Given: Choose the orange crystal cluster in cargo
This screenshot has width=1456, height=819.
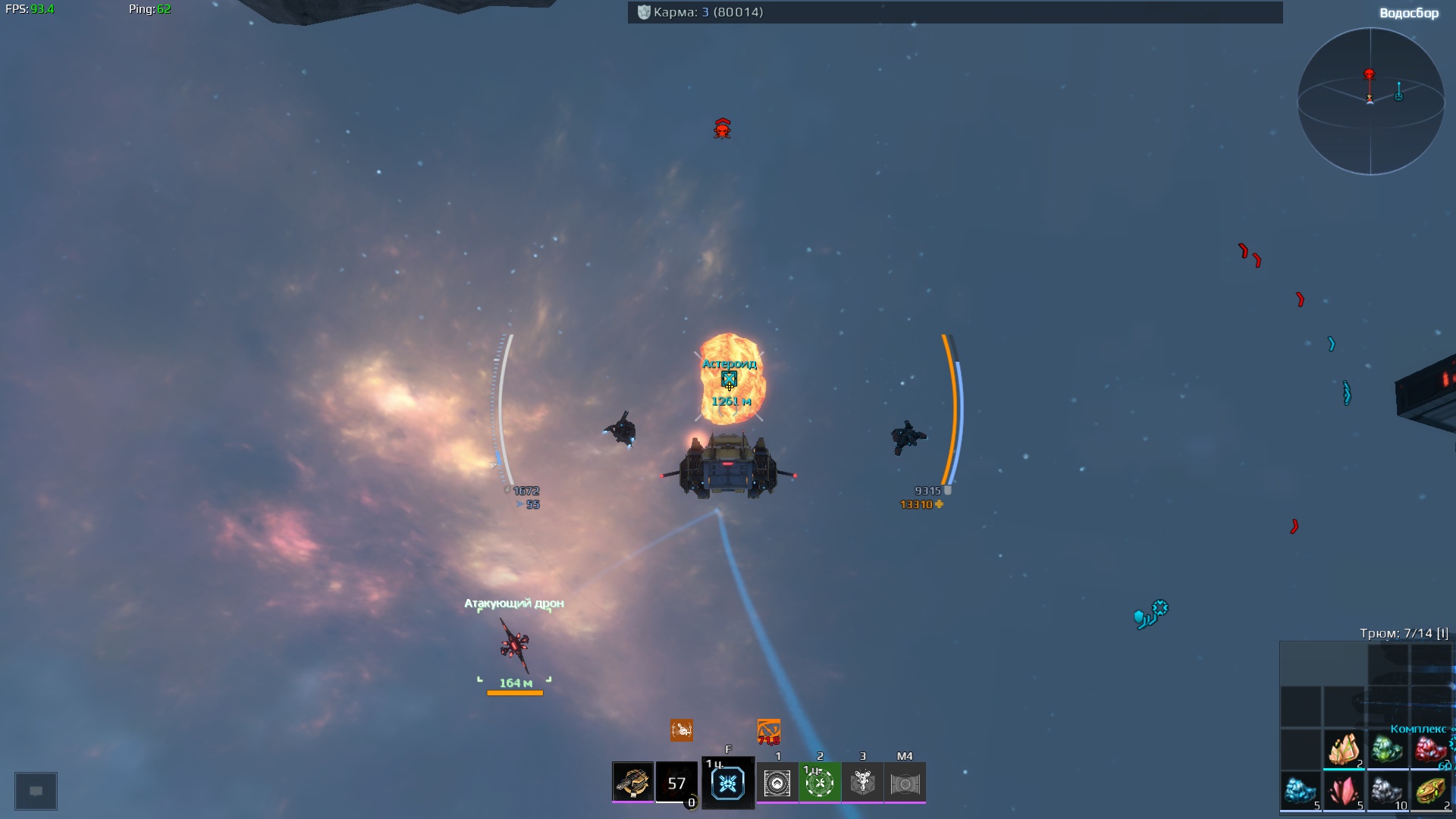Looking at the screenshot, I should (1344, 749).
